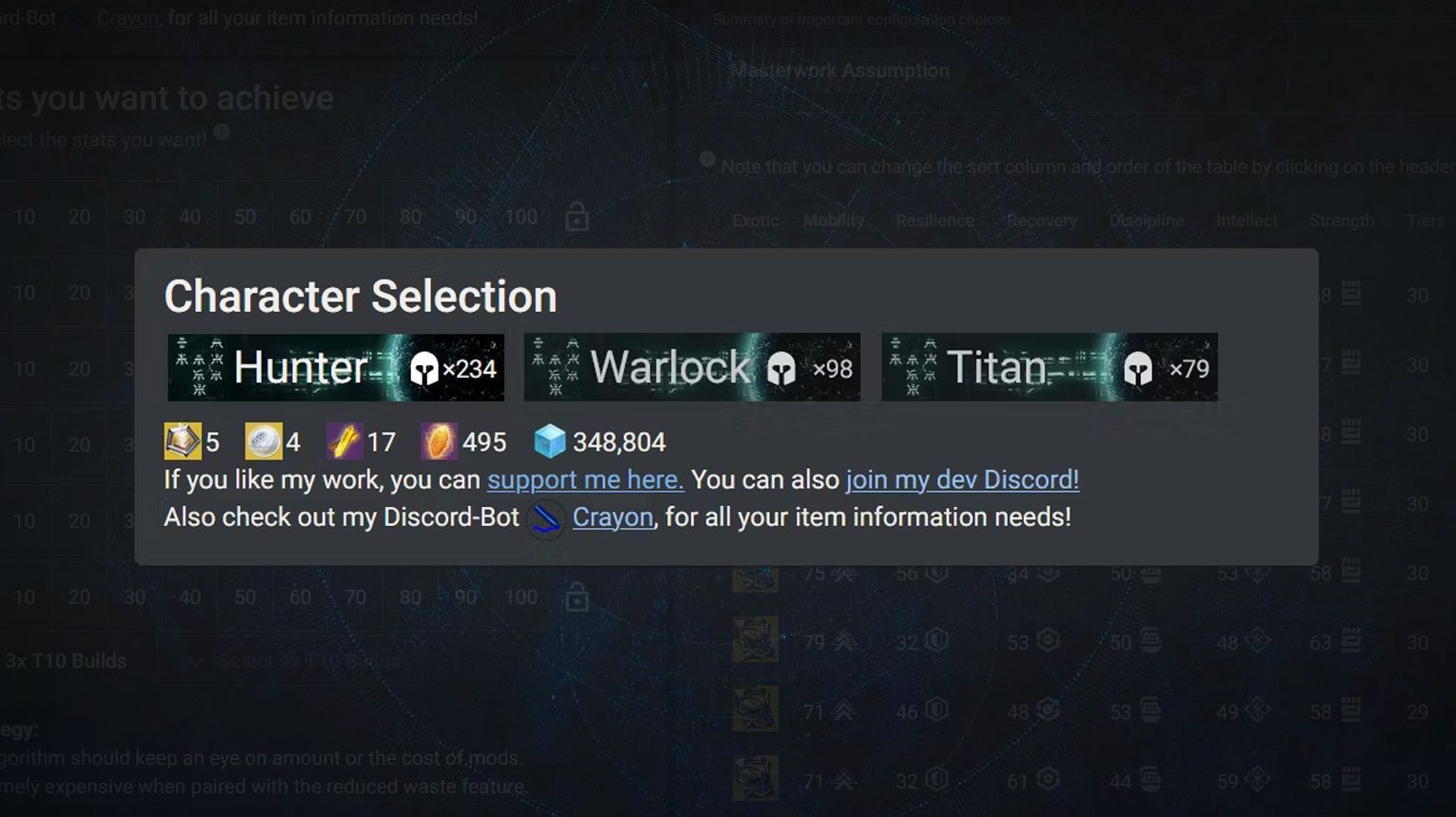Toggle the lock icon beside the top tier row
The height and width of the screenshot is (817, 1456).
click(x=576, y=216)
